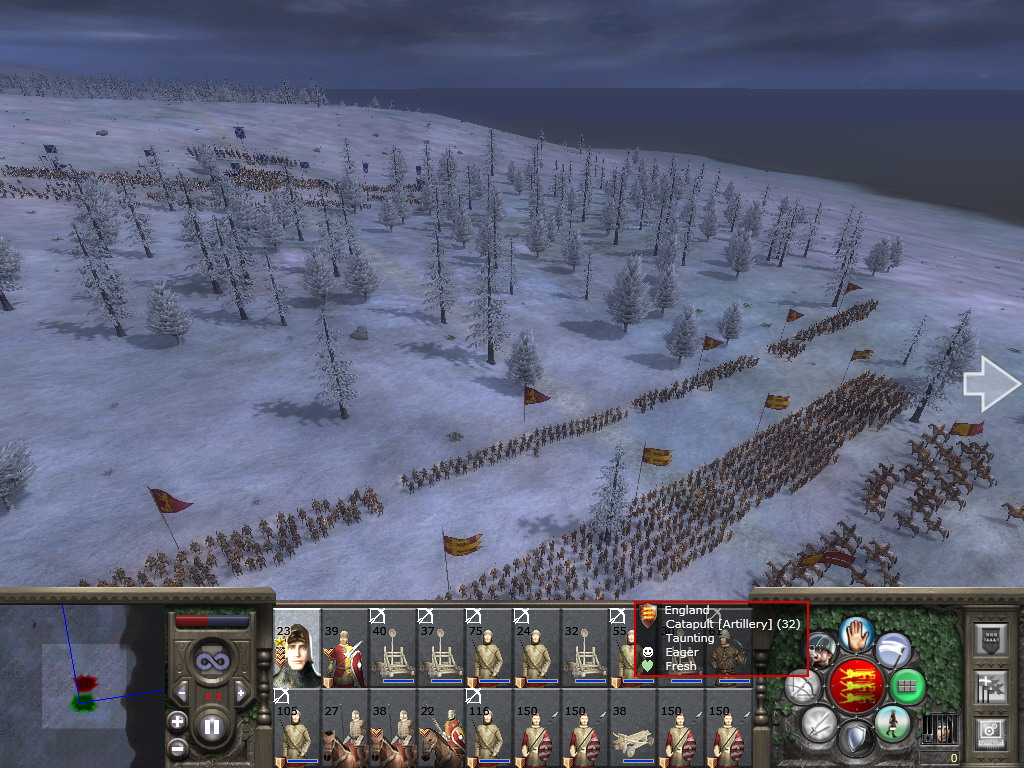
Task: Select the ballista unit card with 38 men
Action: 633,728
